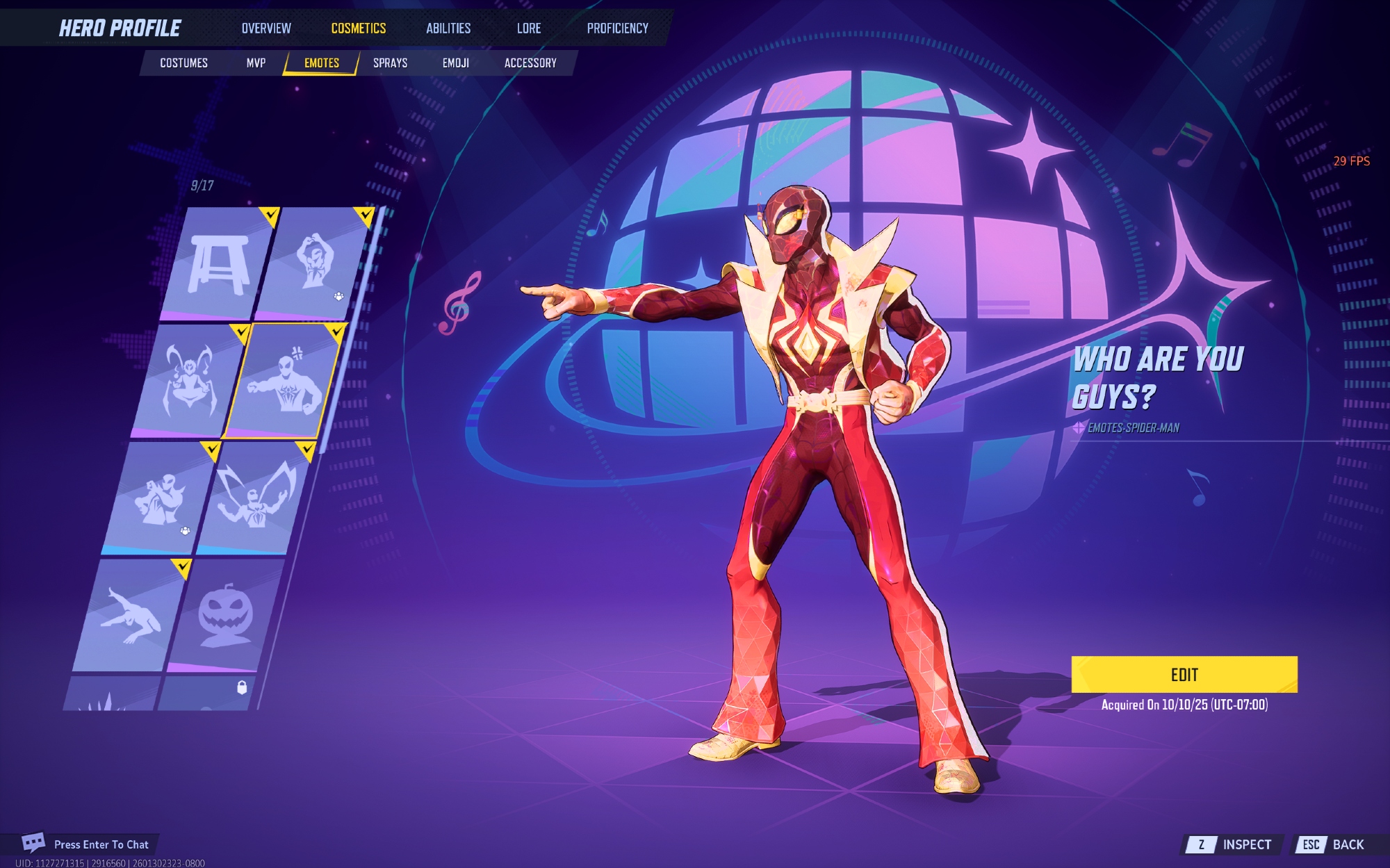
Task: Open the Costumes sub-tab
Action: pos(183,63)
